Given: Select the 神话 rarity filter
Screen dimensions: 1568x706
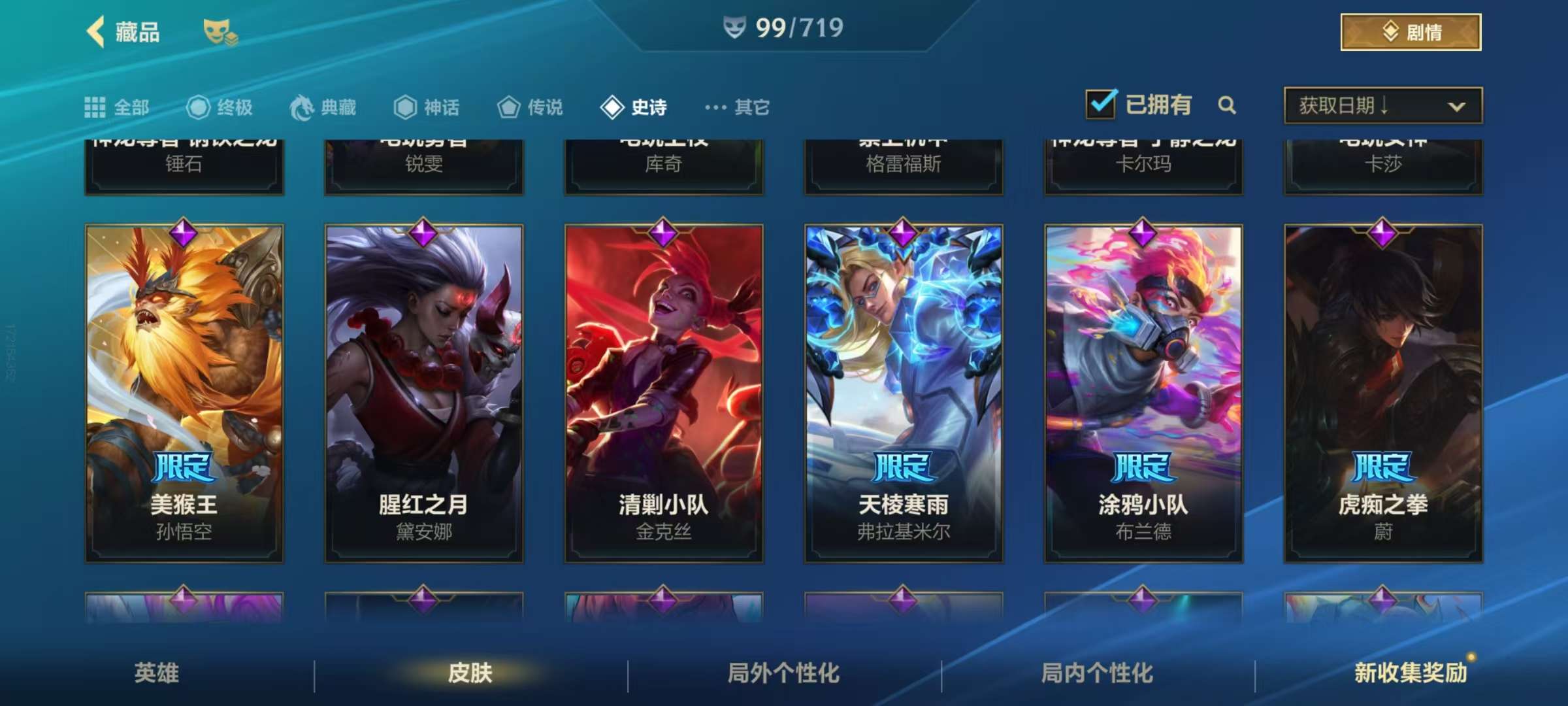Looking at the screenshot, I should pos(427,107).
